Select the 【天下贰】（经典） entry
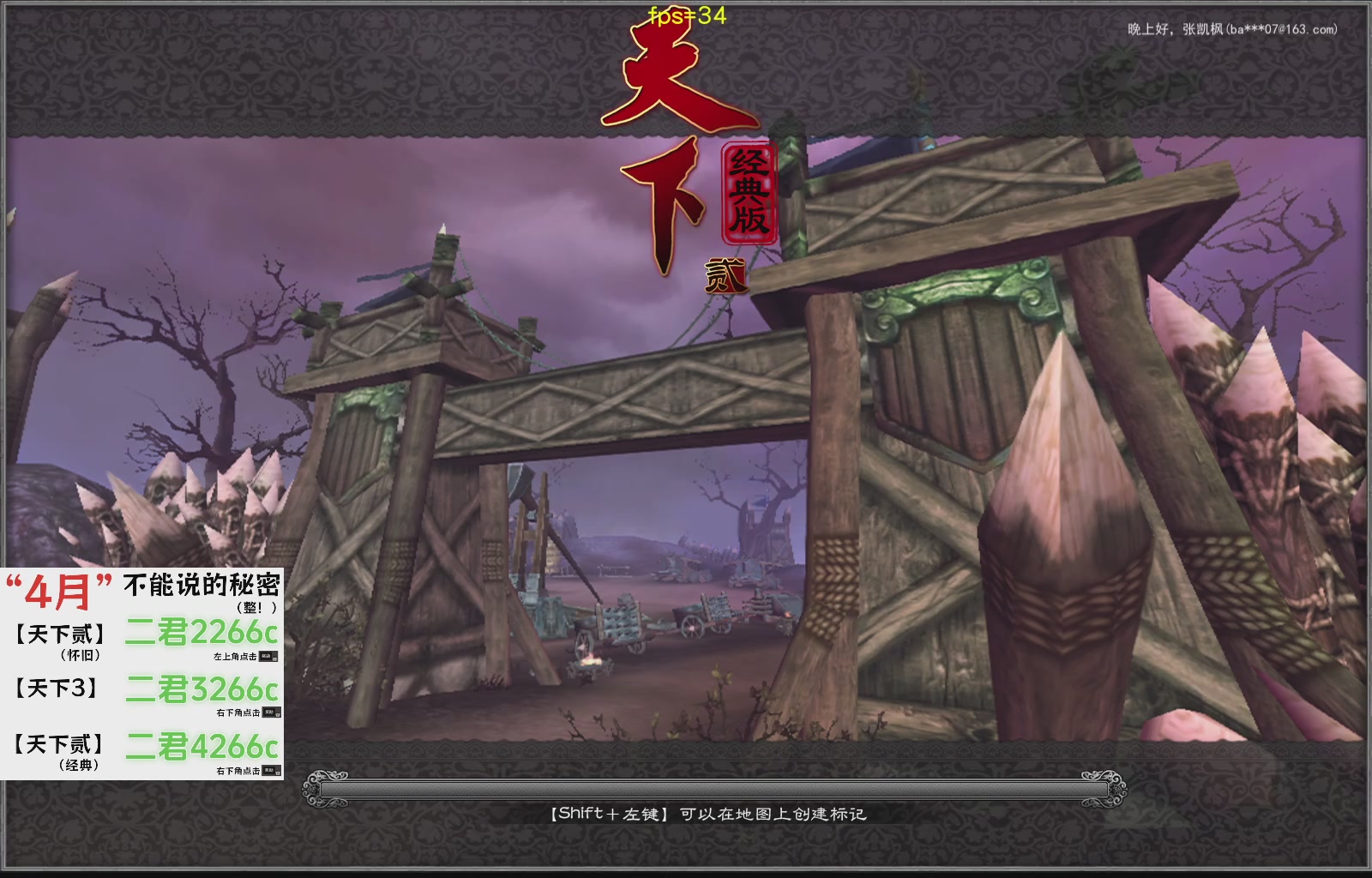The width and height of the screenshot is (1372, 878). [57, 748]
